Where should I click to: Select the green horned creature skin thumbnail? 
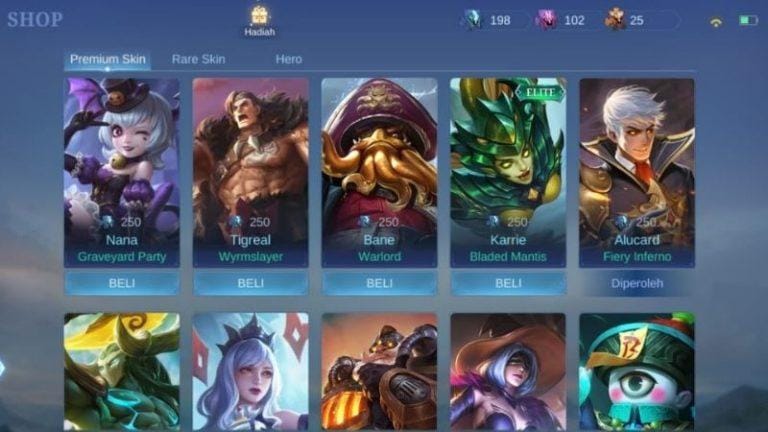pyautogui.click(x=122, y=371)
